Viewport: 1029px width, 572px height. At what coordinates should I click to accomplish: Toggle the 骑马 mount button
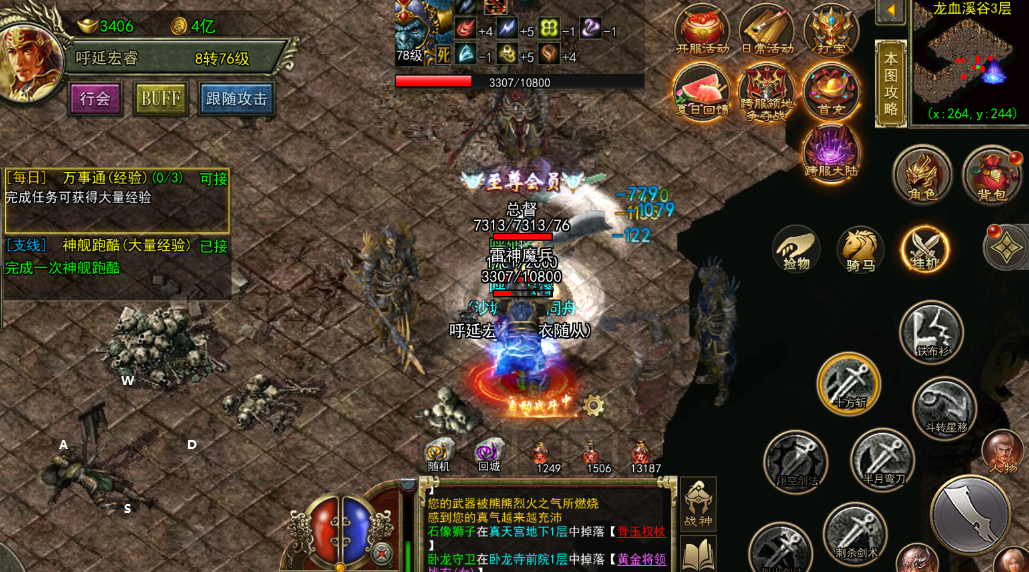(x=860, y=250)
